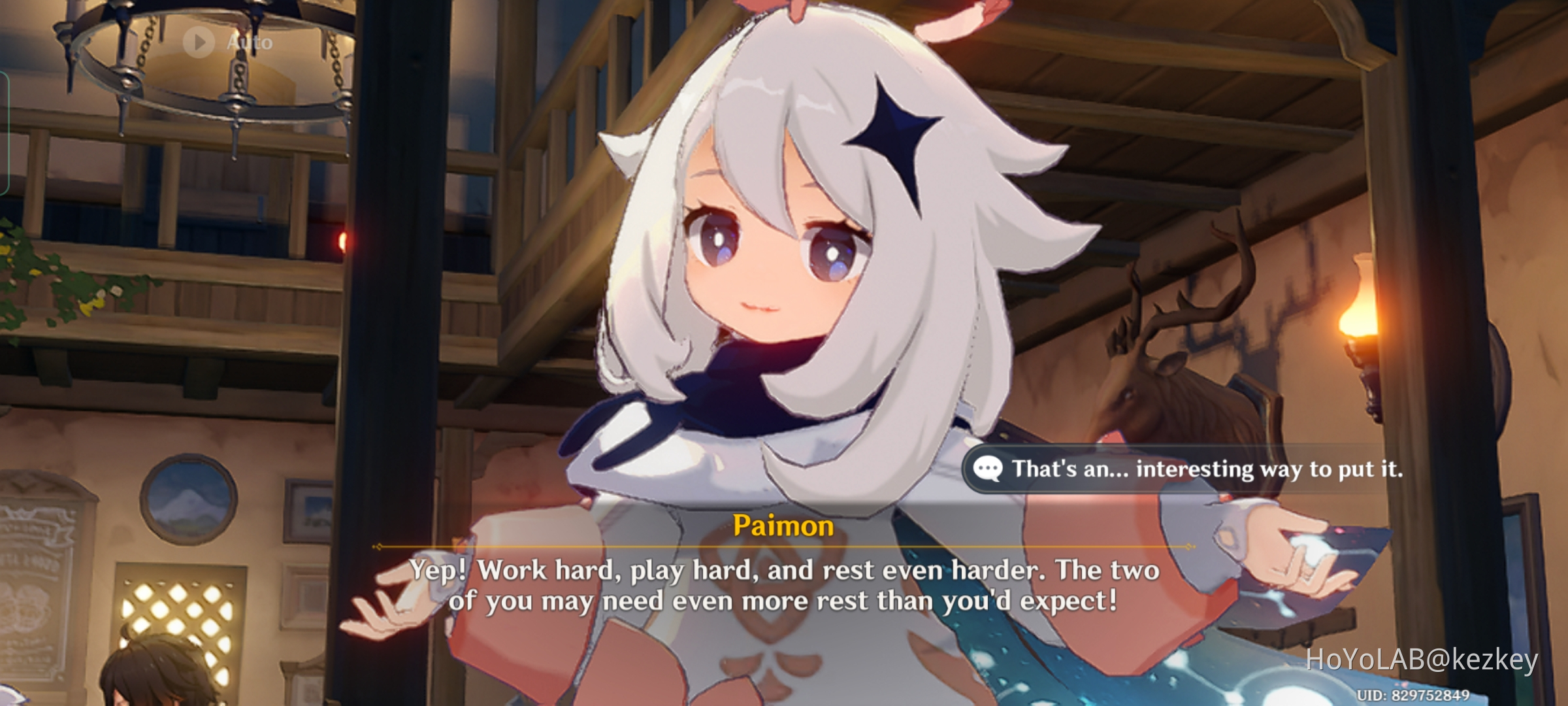Expand the left-edge side panel handle
The height and width of the screenshot is (706, 1568).
coord(5,131)
